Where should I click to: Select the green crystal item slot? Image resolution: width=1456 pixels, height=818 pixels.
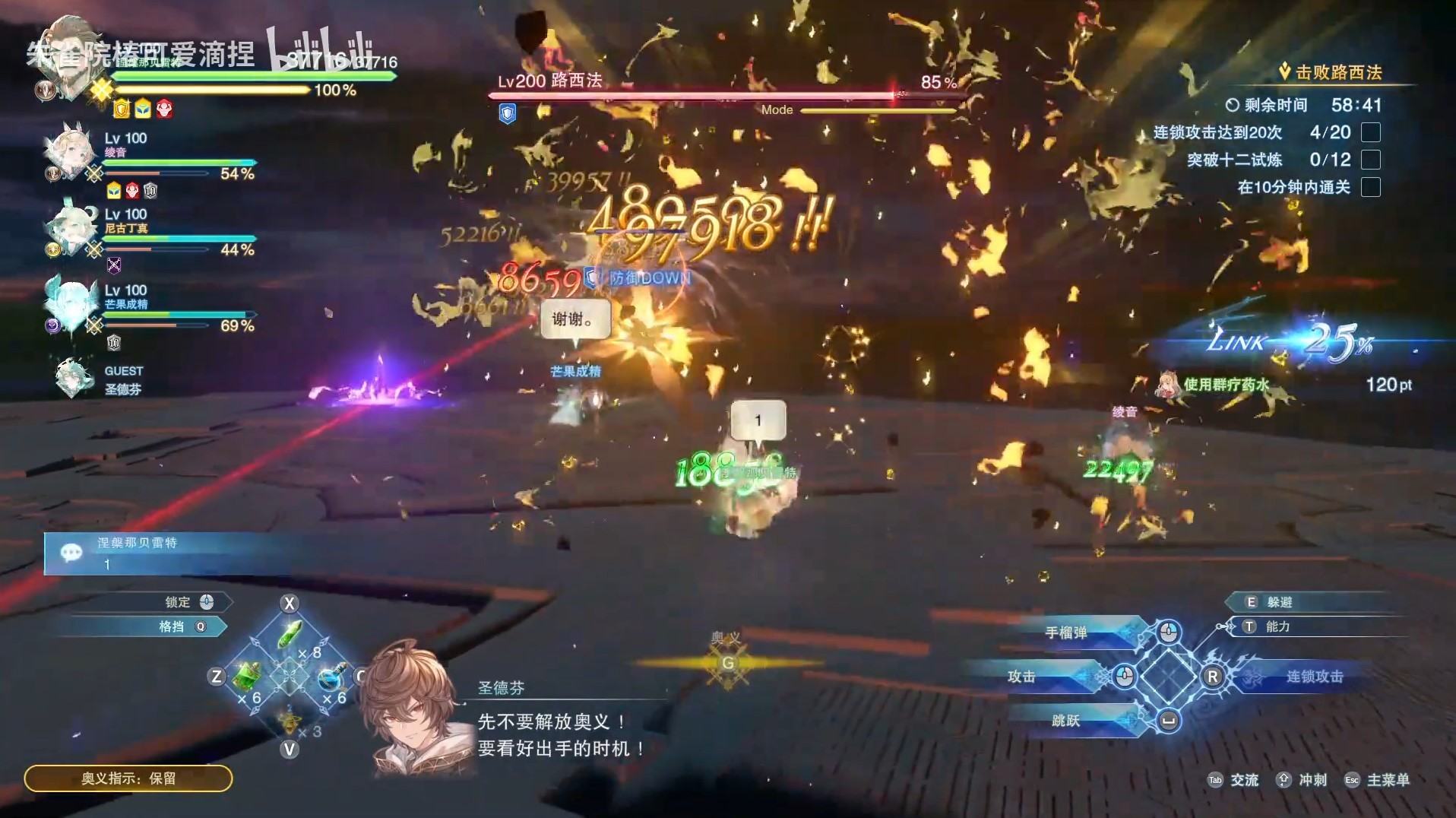point(290,634)
